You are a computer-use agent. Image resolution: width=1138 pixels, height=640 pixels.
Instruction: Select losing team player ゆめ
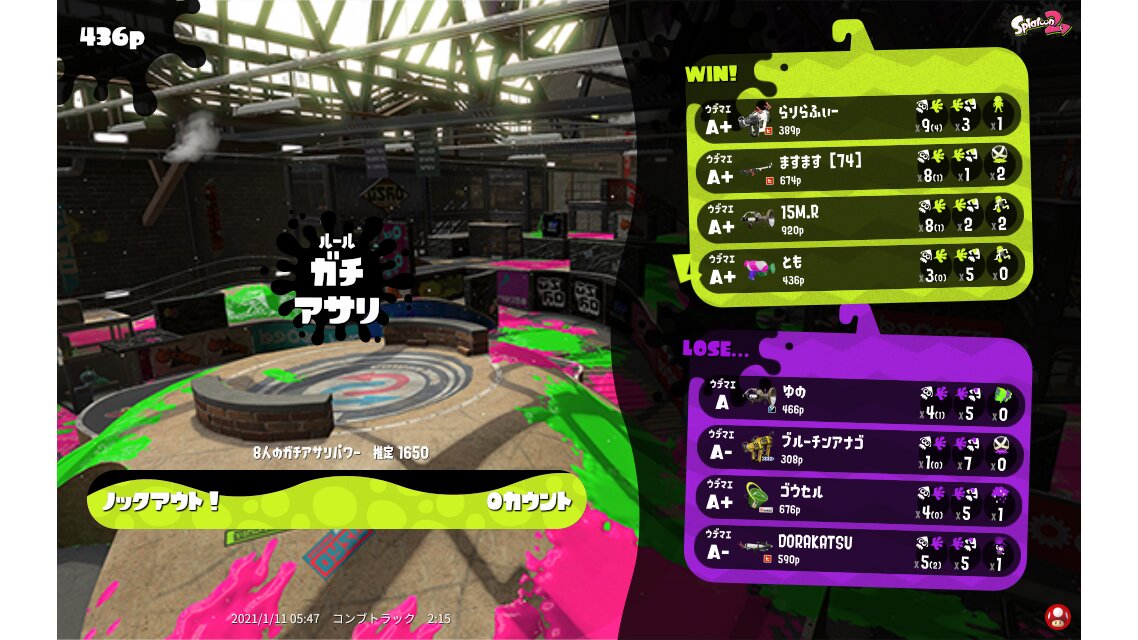coord(859,398)
